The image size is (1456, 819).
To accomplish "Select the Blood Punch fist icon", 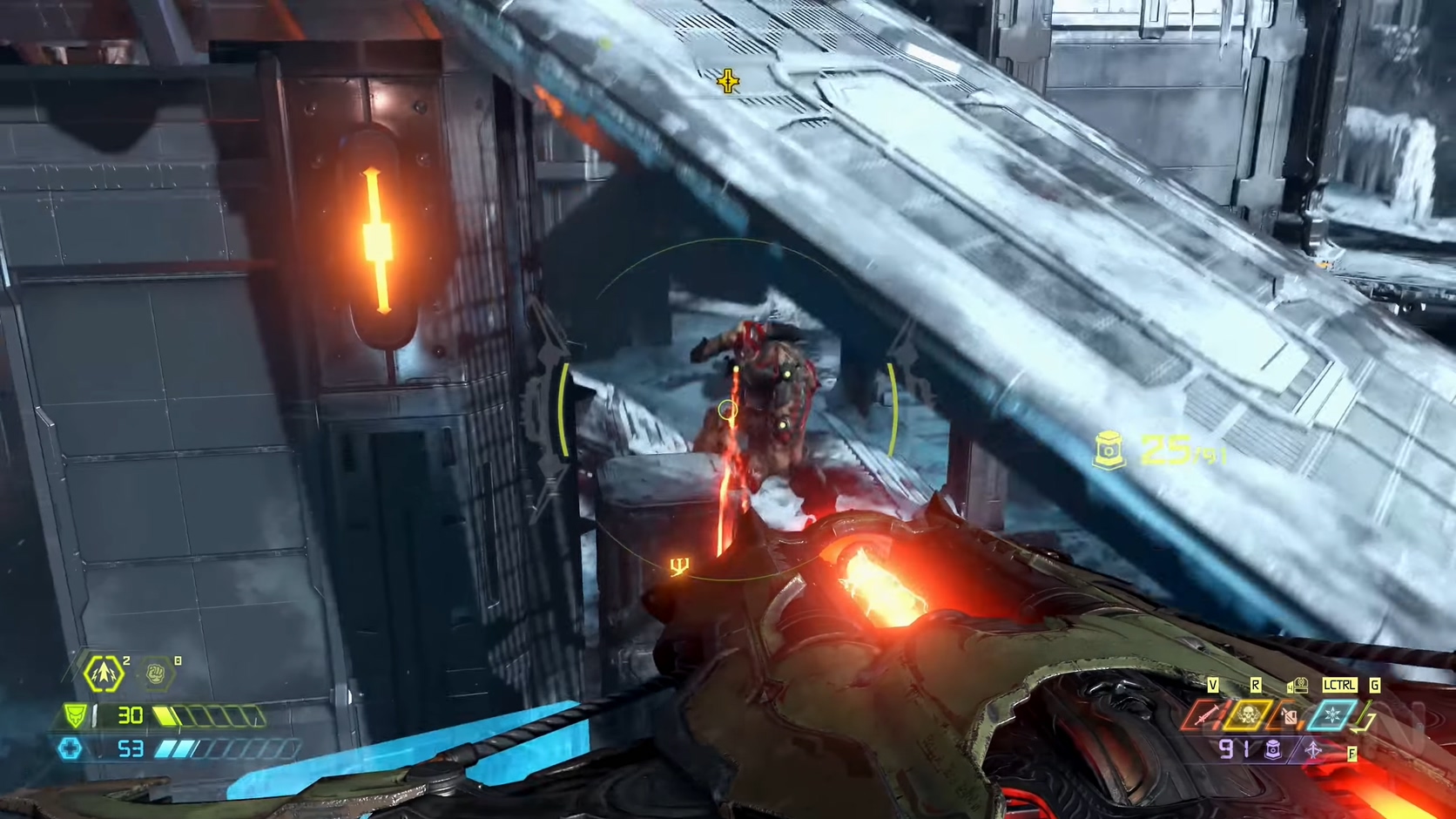I will [x=157, y=673].
